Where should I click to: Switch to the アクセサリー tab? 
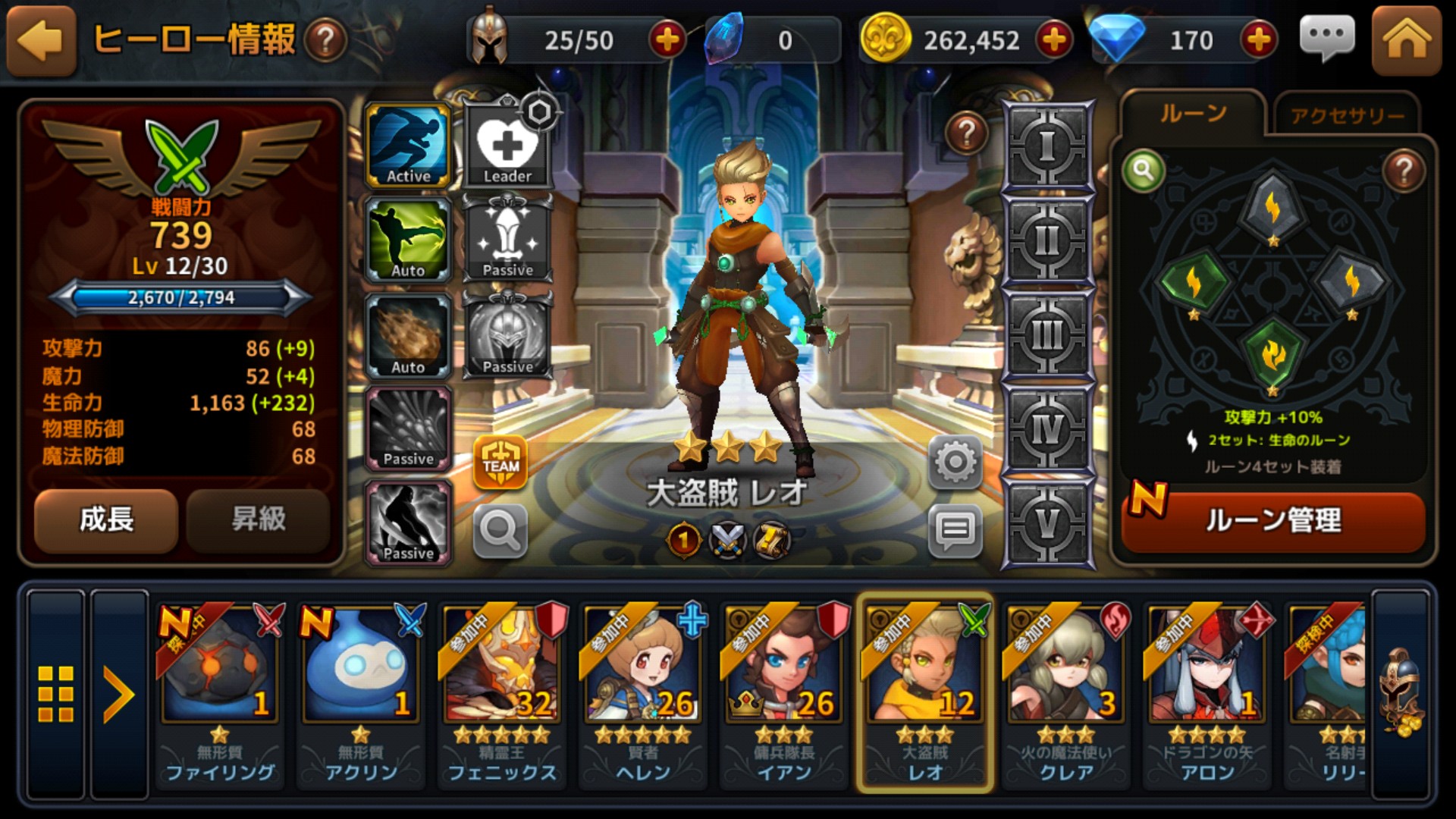(1347, 115)
